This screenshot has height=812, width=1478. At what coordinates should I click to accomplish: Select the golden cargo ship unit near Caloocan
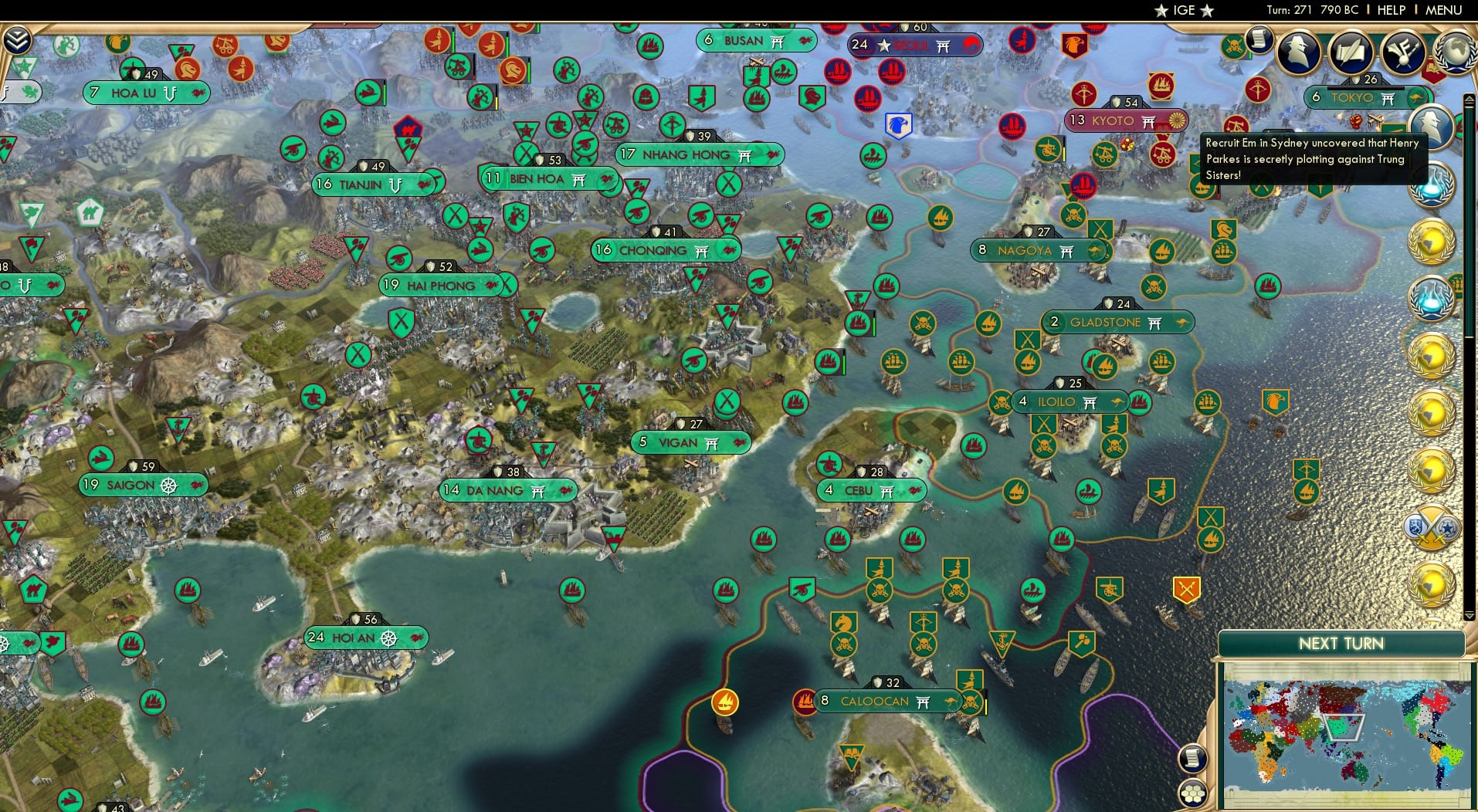(724, 703)
